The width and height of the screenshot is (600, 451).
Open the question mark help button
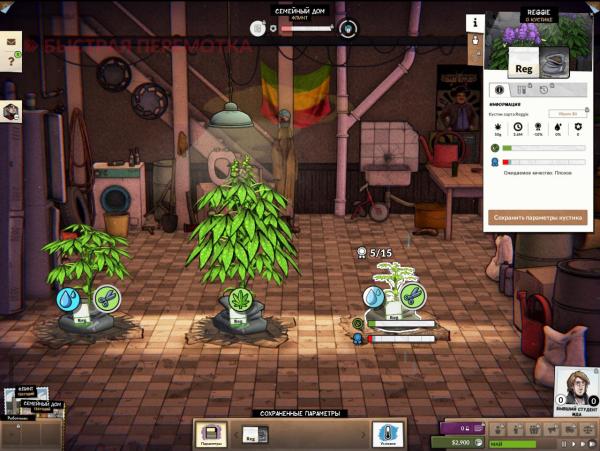pos(12,62)
